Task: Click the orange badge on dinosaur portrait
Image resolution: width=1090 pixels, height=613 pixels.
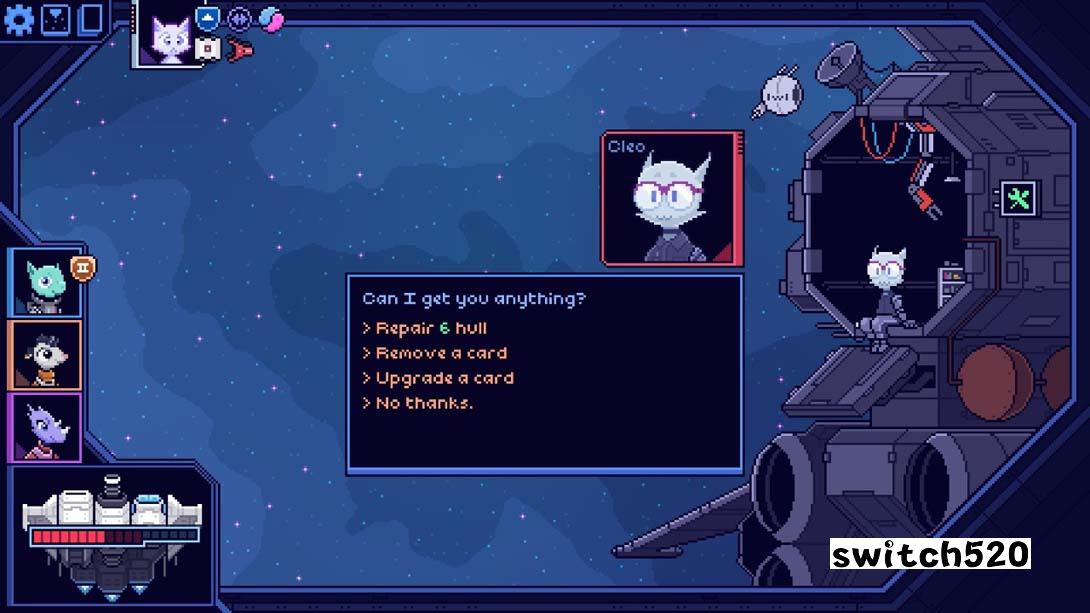Action: coord(82,267)
